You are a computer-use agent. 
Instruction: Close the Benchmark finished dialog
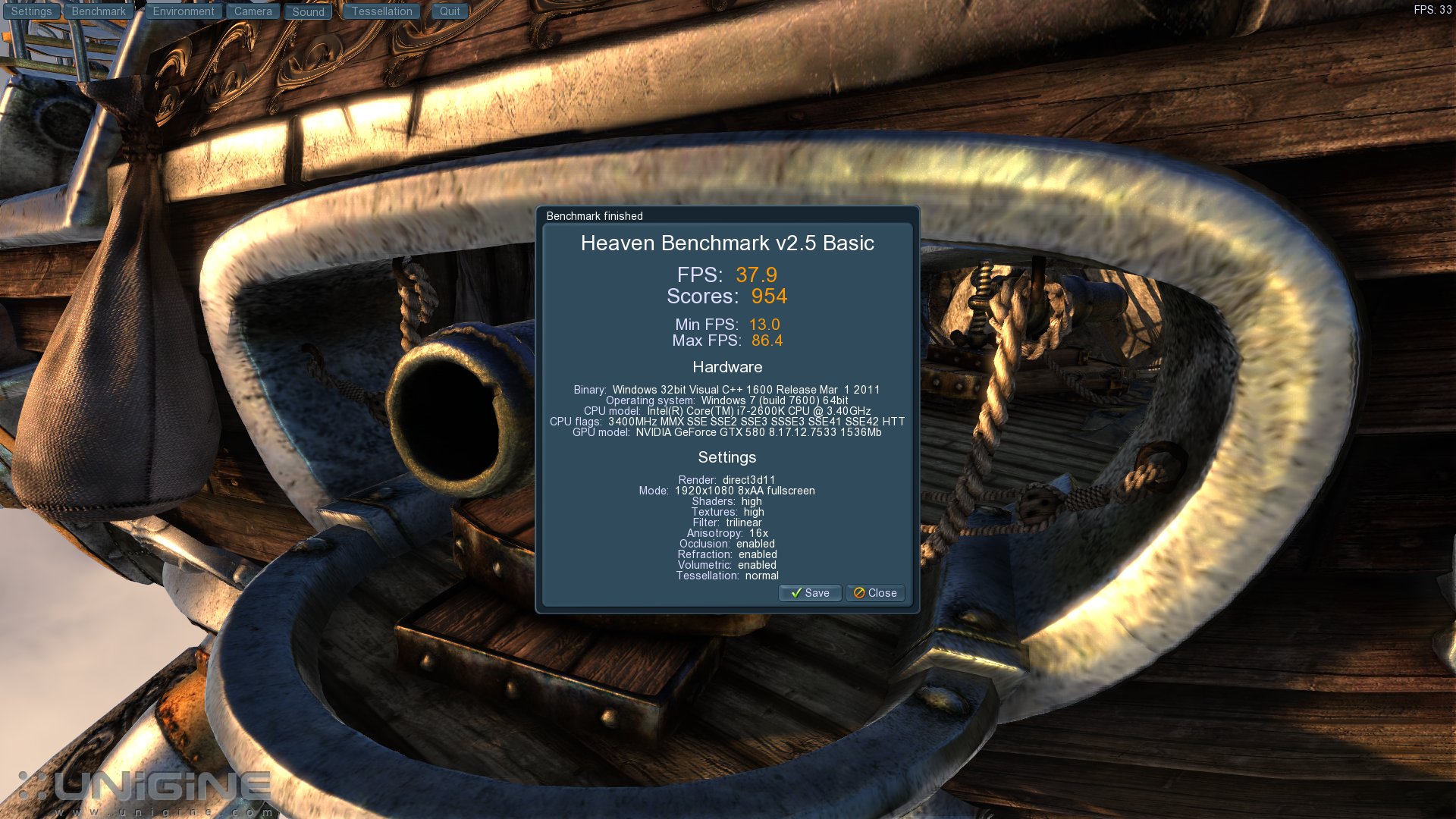pyautogui.click(x=875, y=593)
